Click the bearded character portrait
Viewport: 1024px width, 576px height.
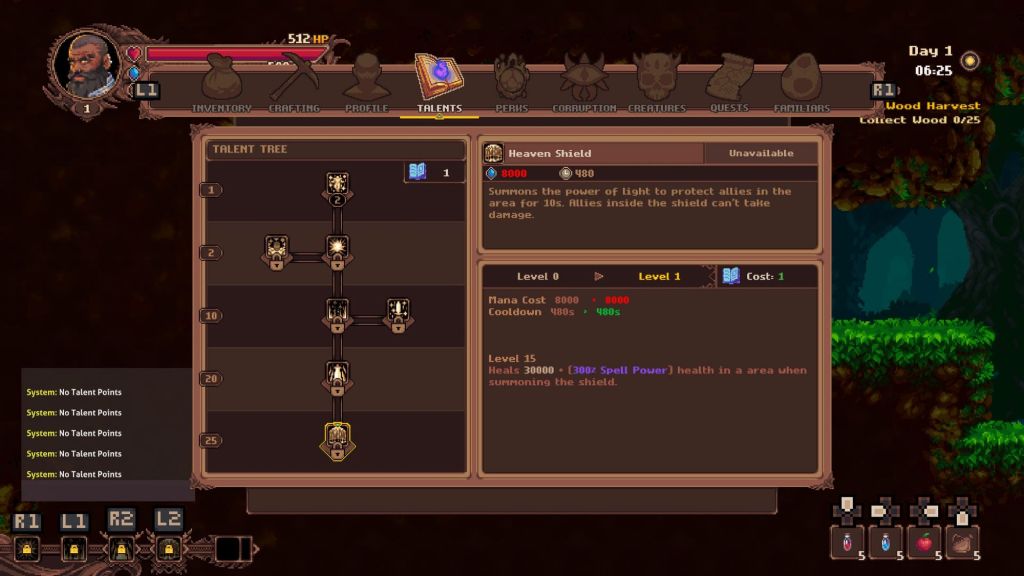click(87, 65)
